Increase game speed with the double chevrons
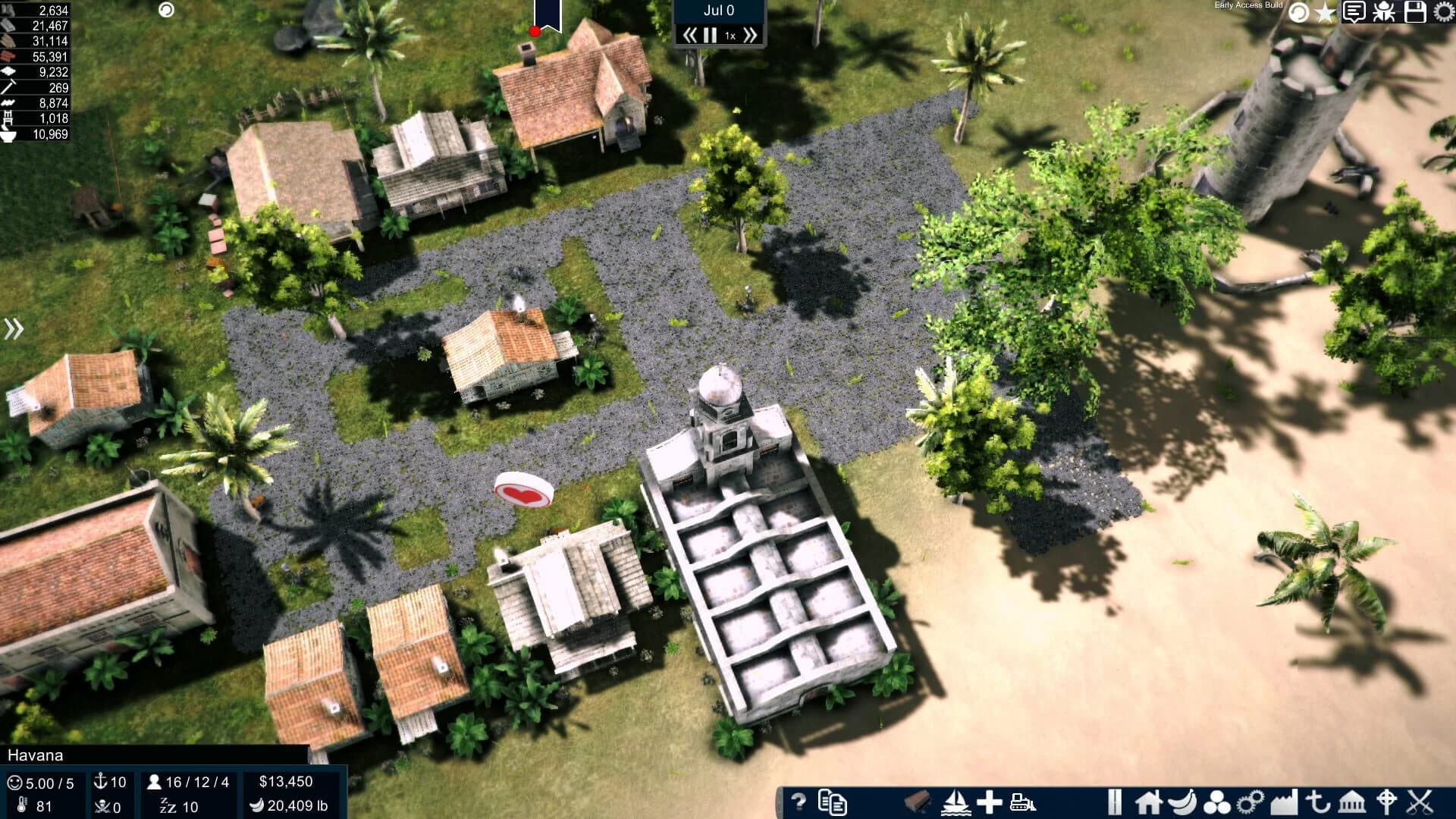The image size is (1456, 819). pyautogui.click(x=752, y=34)
